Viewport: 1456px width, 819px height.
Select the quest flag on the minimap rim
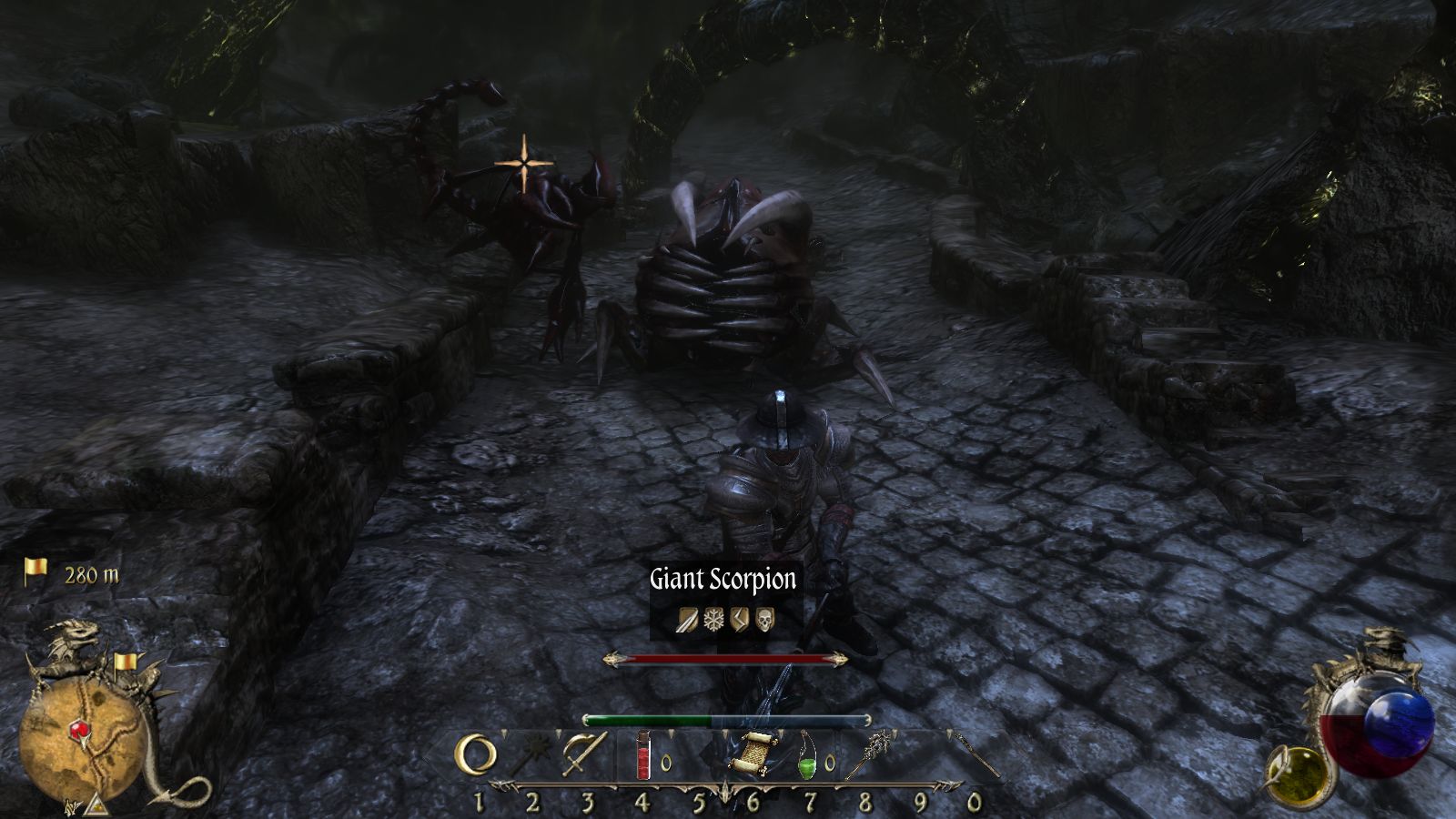[x=126, y=662]
